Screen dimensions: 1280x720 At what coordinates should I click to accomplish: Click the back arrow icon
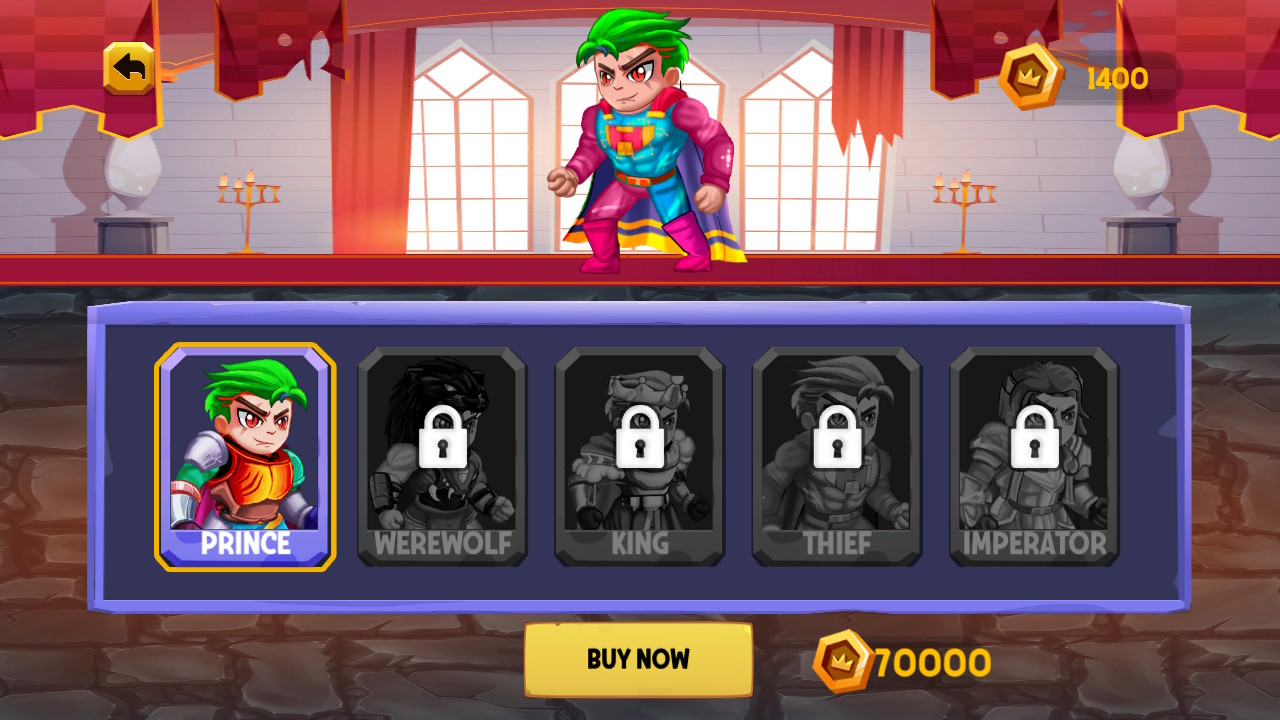point(128,67)
